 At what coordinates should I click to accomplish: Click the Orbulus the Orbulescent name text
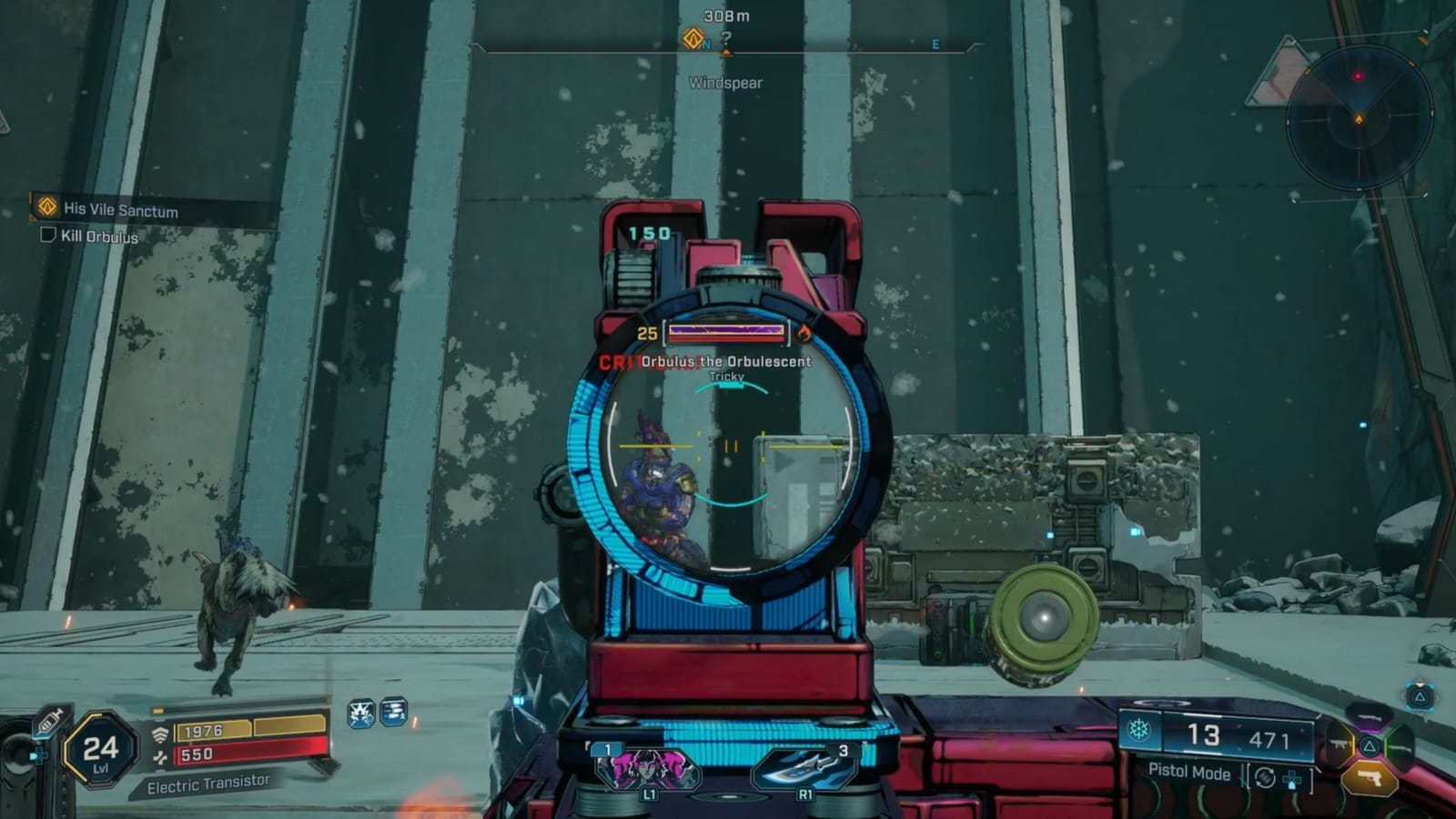[x=725, y=362]
